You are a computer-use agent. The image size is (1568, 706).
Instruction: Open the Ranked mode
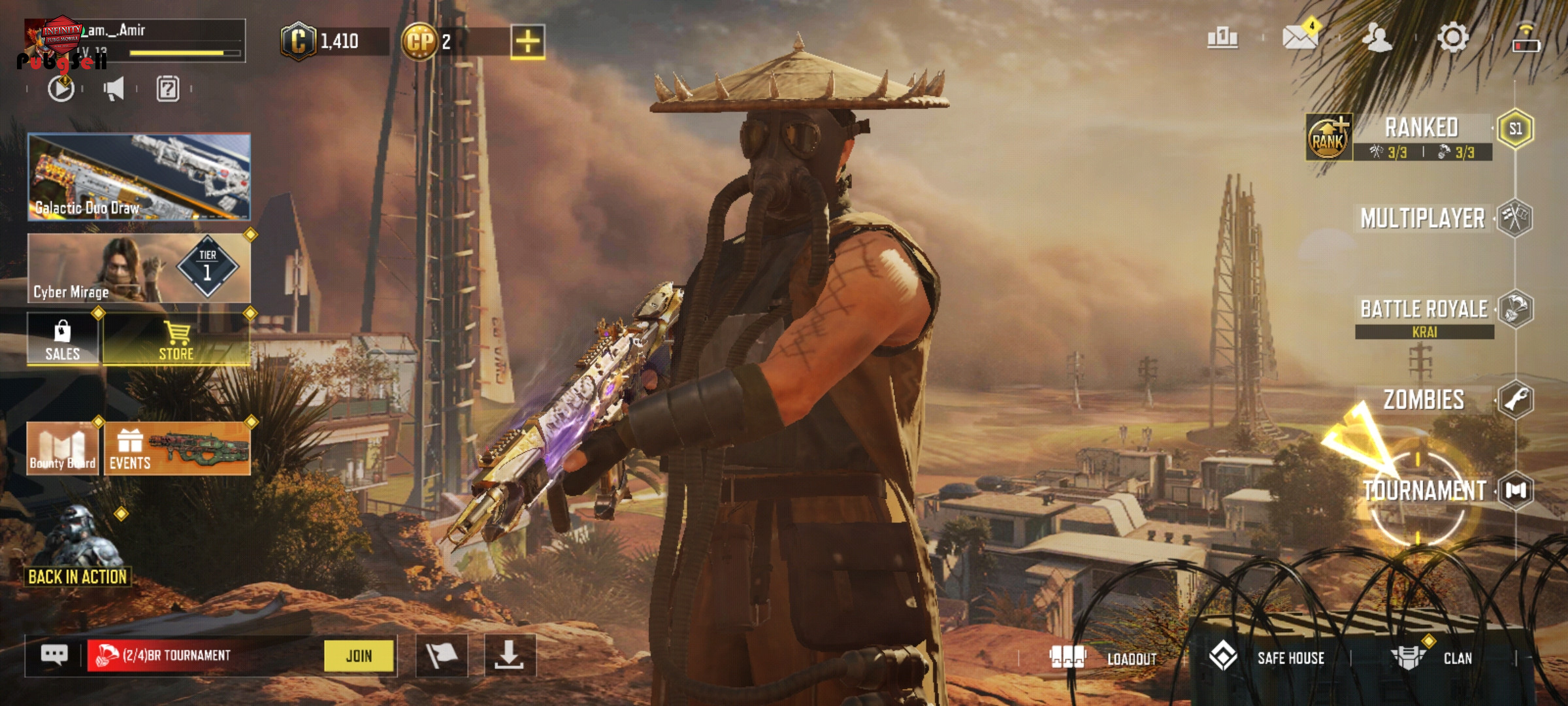click(1421, 129)
